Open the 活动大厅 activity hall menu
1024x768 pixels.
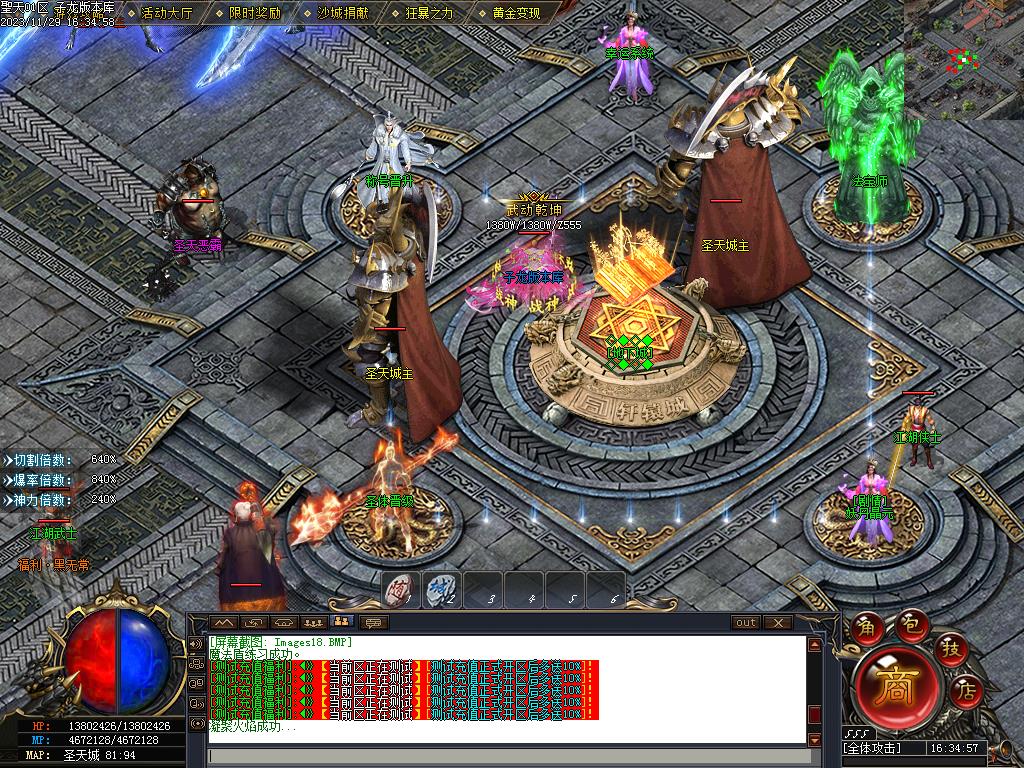pyautogui.click(x=167, y=13)
